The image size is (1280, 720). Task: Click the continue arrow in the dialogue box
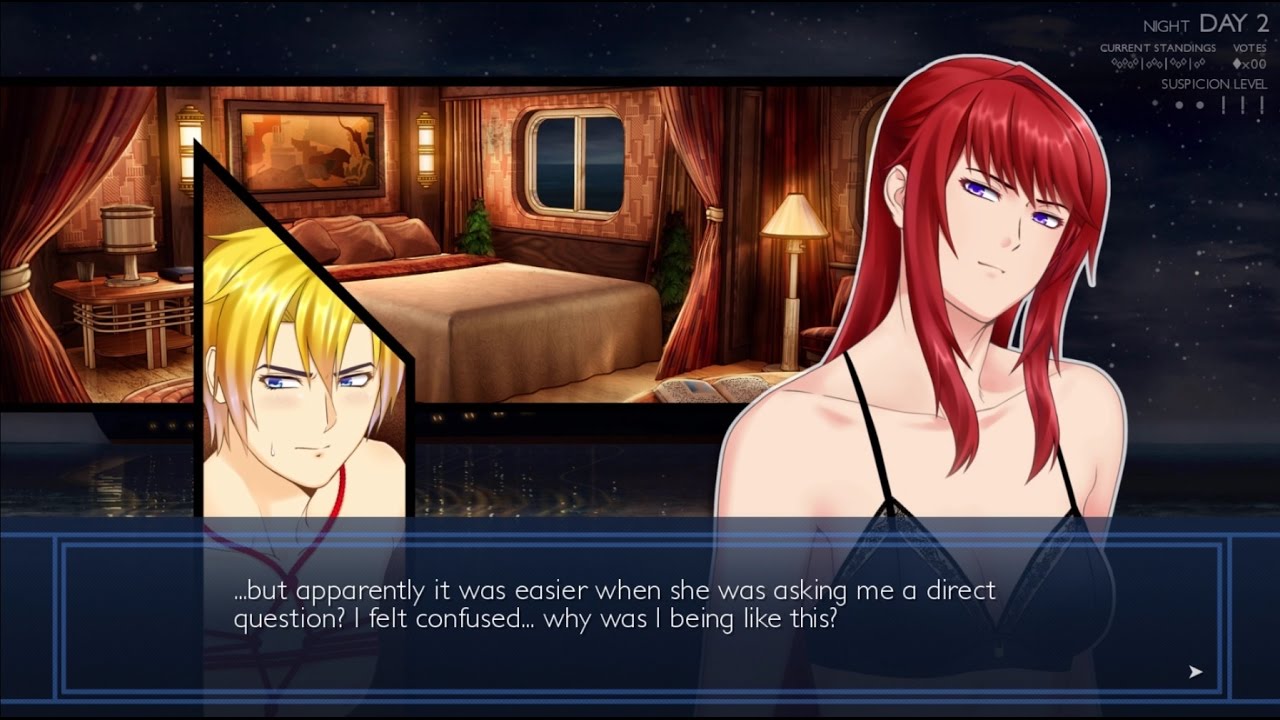(x=1195, y=672)
